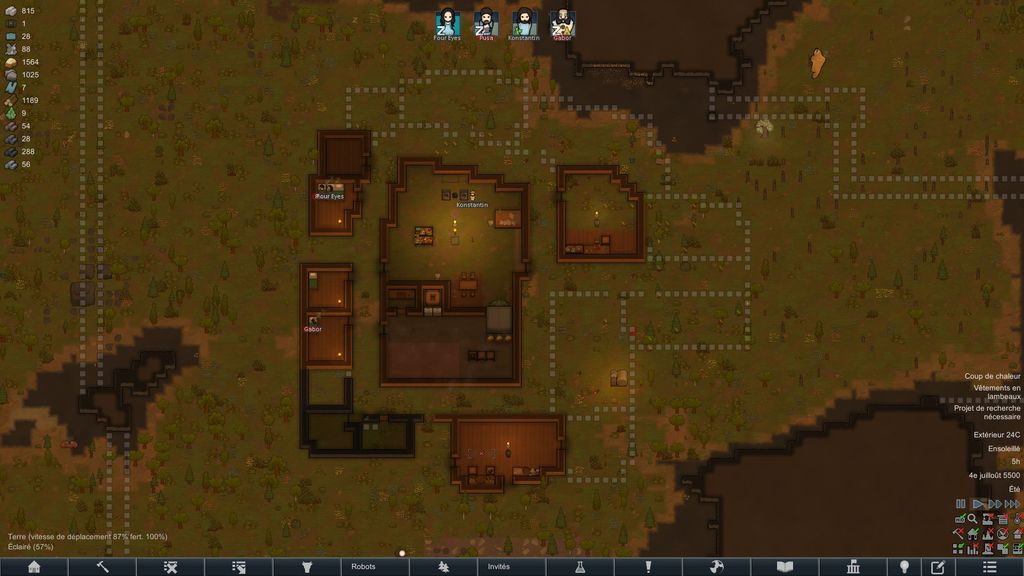Image resolution: width=1024 pixels, height=576 pixels.
Task: Open the history book tab
Action: pyautogui.click(x=785, y=567)
